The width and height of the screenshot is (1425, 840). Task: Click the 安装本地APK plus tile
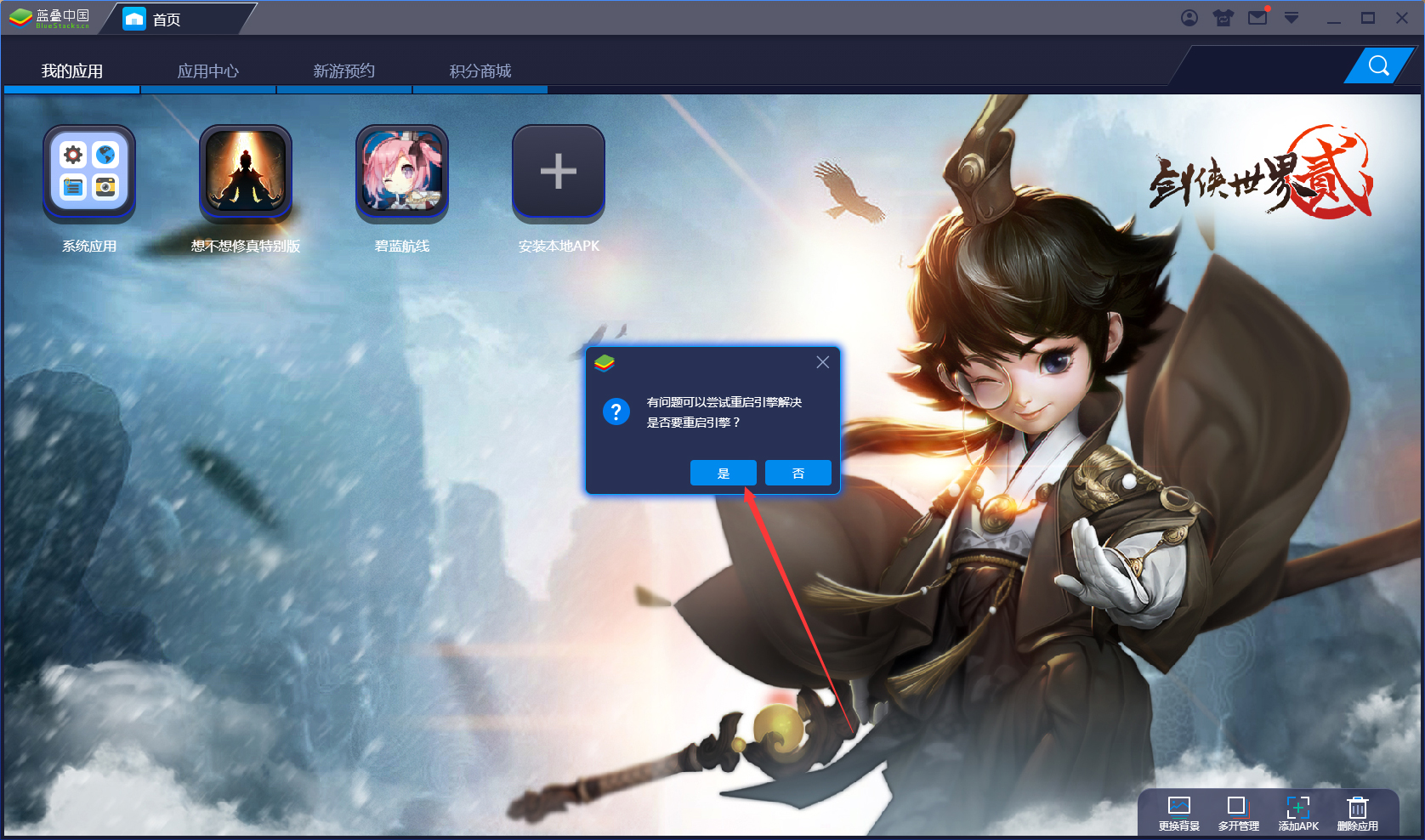point(558,173)
